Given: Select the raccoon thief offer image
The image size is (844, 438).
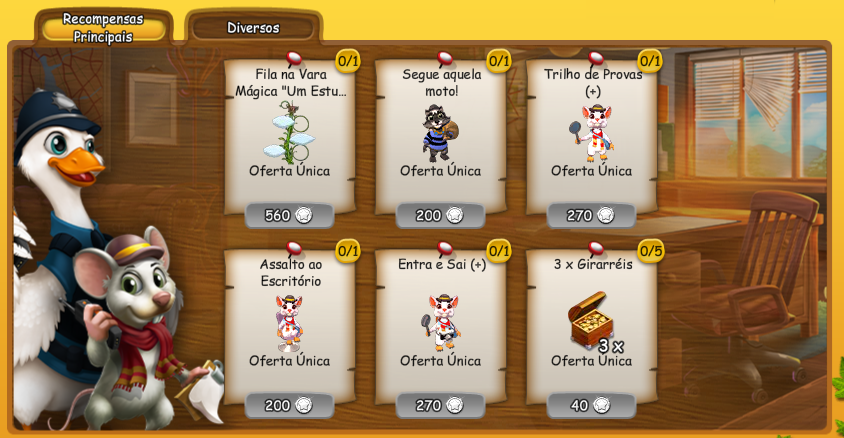Looking at the screenshot, I should coord(439,132).
